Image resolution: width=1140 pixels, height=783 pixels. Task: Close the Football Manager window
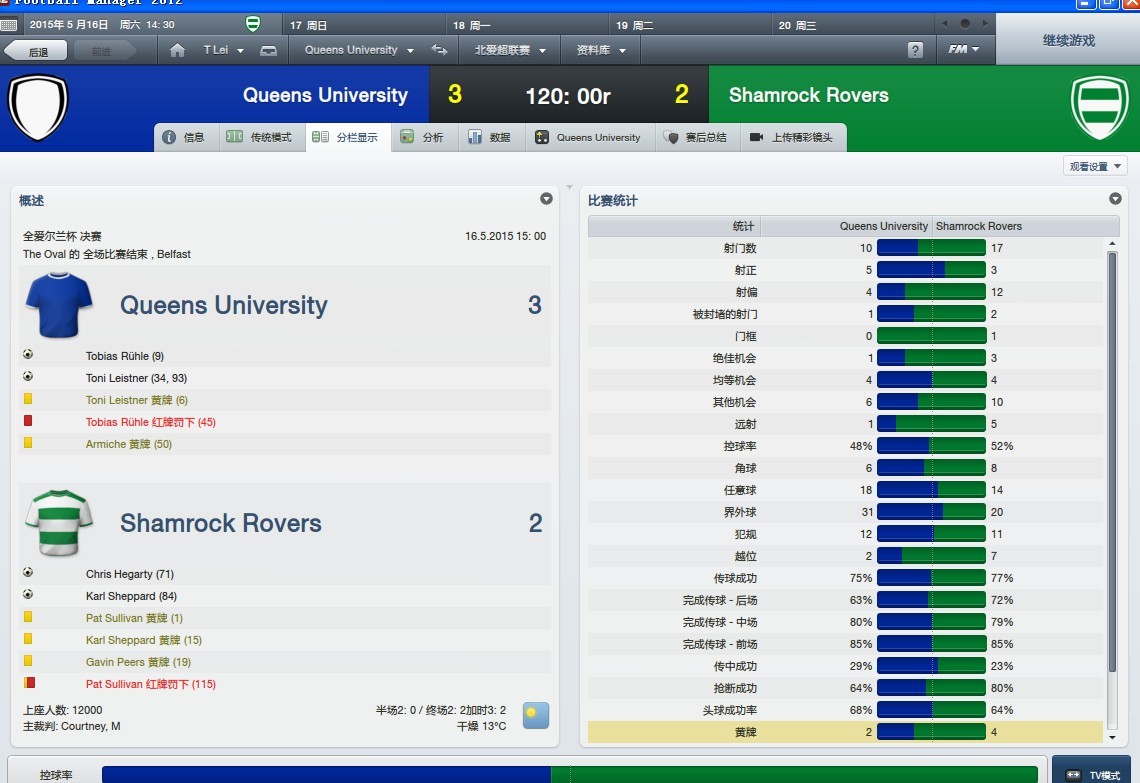tap(1130, 3)
